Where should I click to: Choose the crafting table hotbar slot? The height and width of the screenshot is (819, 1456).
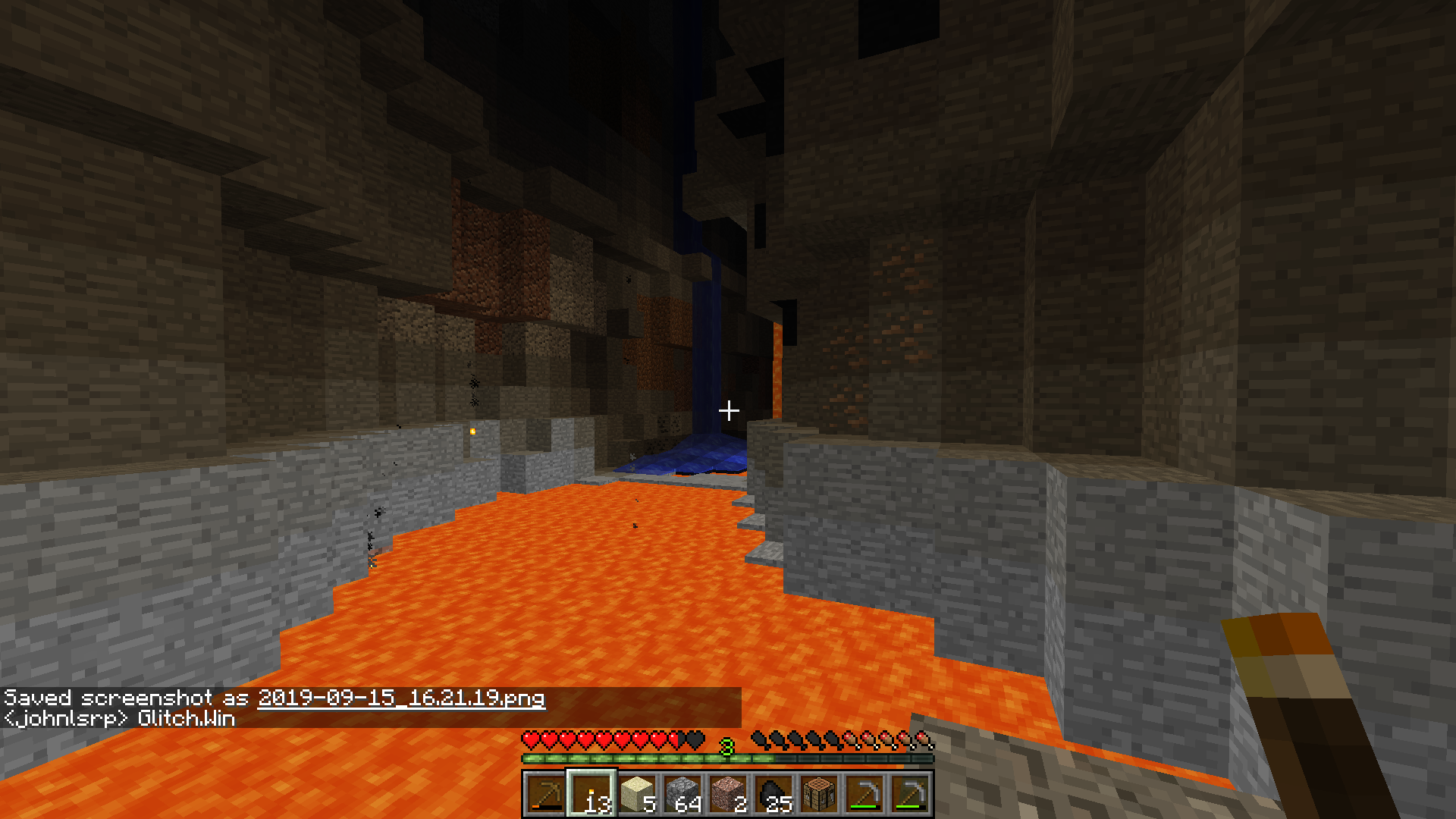(x=819, y=794)
